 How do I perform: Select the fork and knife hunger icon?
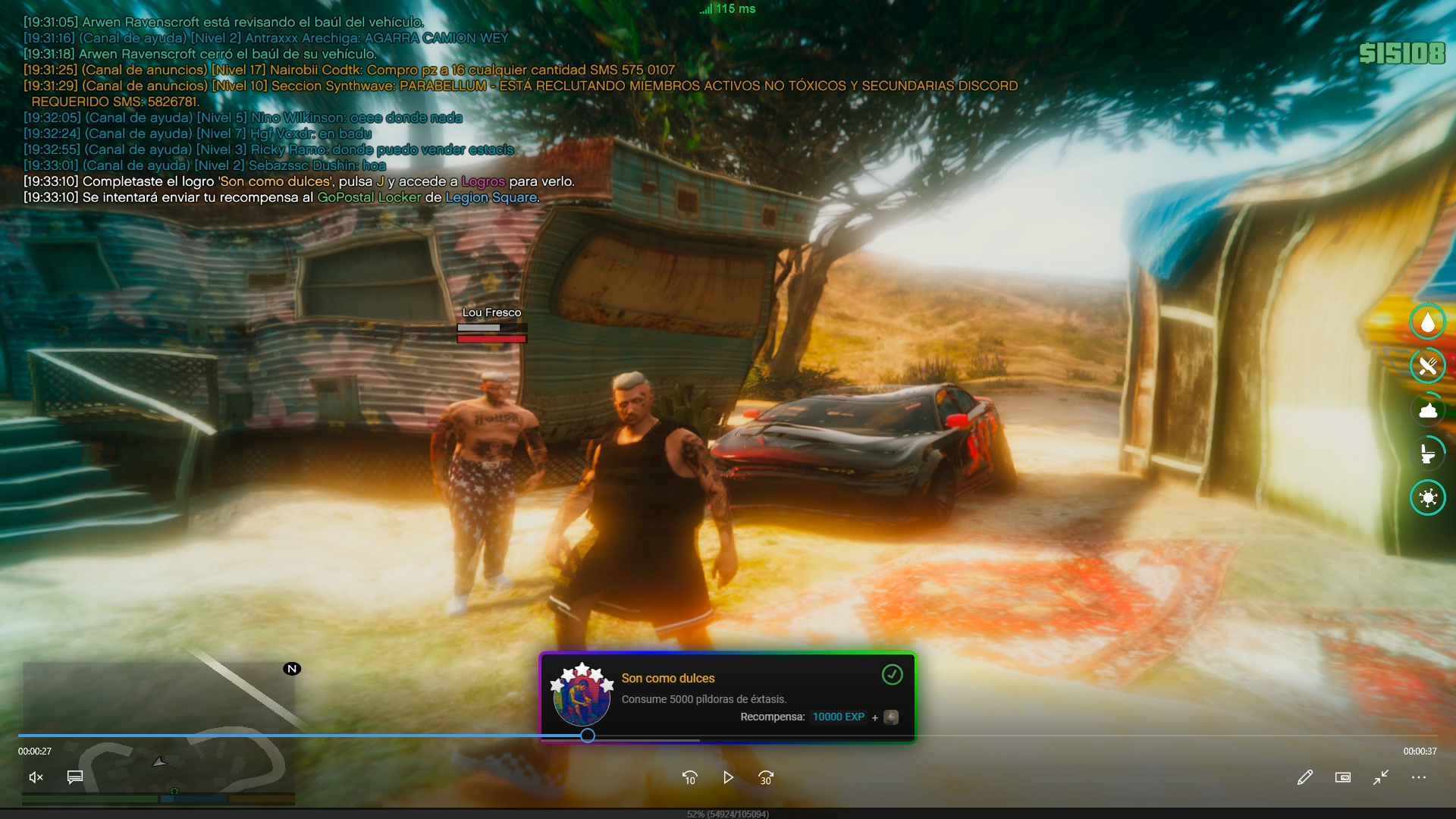pos(1428,366)
